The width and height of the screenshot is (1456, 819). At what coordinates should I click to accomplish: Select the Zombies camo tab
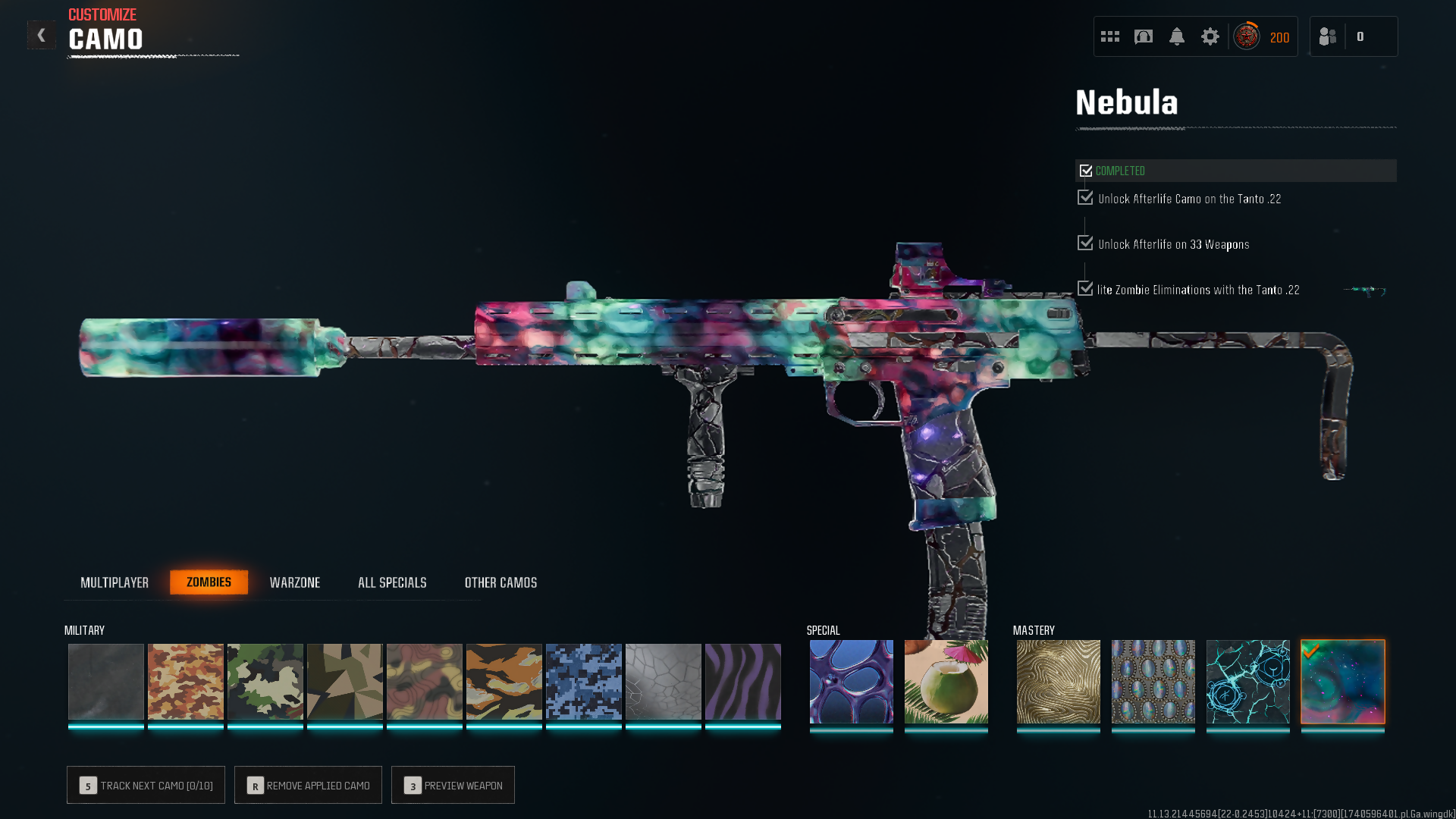pos(209,582)
